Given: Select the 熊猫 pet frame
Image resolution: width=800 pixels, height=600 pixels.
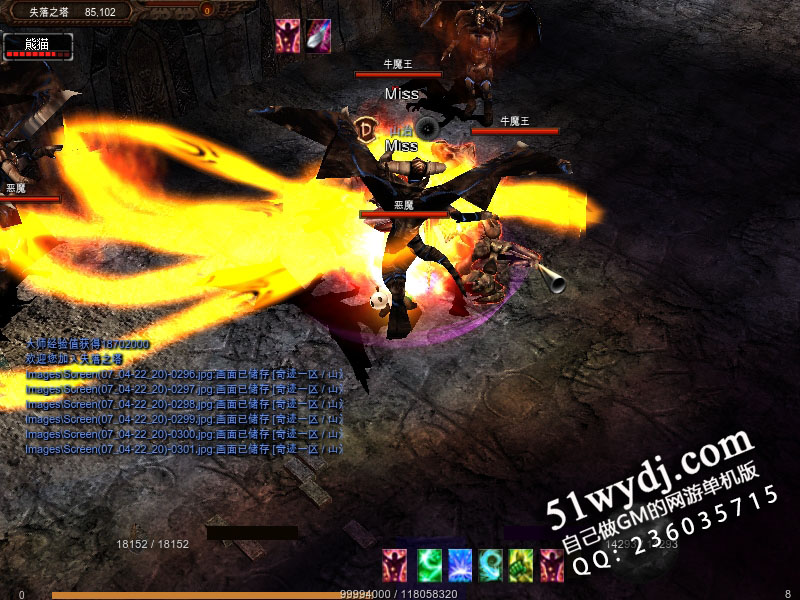Looking at the screenshot, I should (x=38, y=46).
